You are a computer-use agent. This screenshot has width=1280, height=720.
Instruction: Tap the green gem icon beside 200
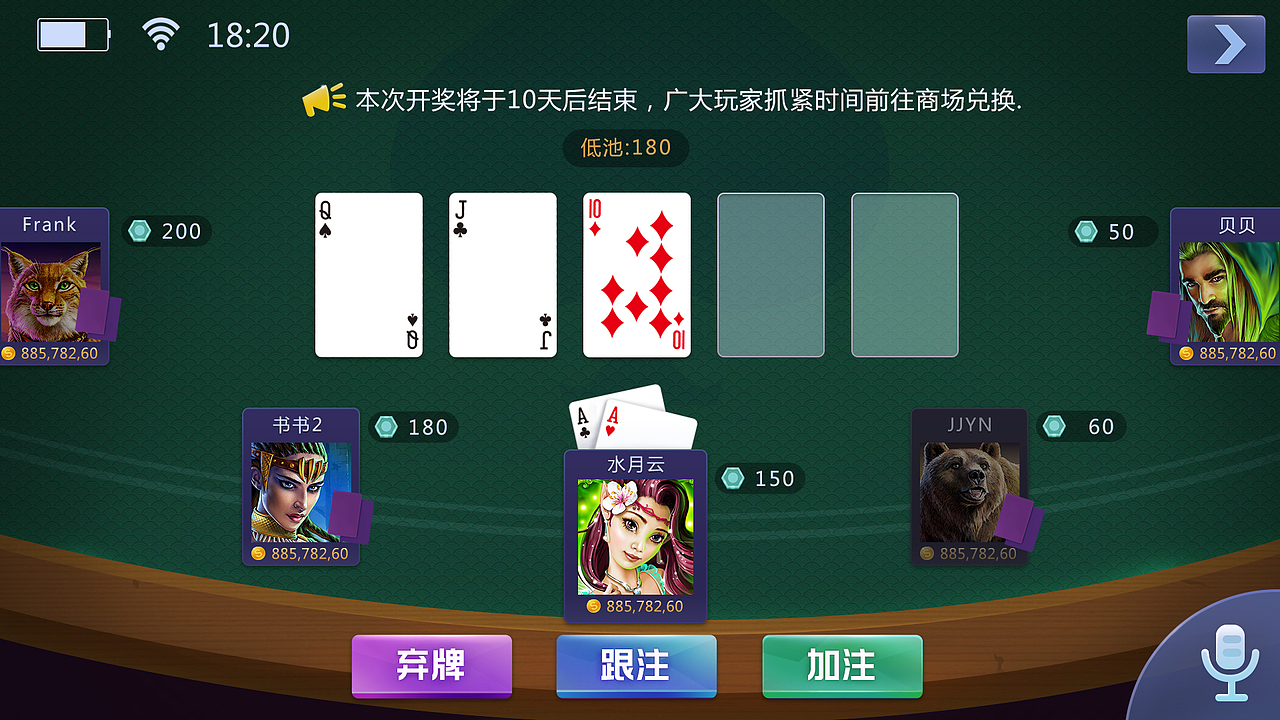[139, 231]
